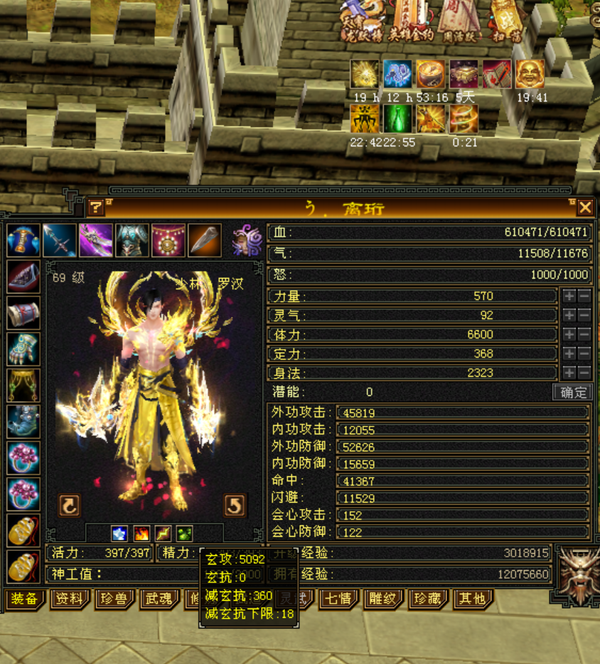Viewport: 600px width, 664px height.
Task: Confirm attribute points with 确定
Action: click(574, 392)
